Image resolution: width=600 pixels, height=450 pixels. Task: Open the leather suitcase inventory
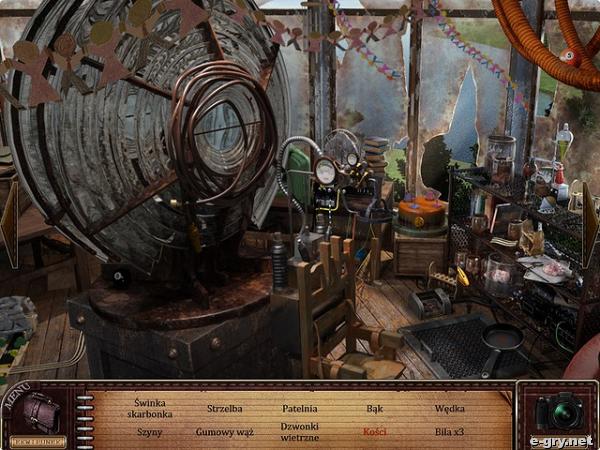point(43,411)
